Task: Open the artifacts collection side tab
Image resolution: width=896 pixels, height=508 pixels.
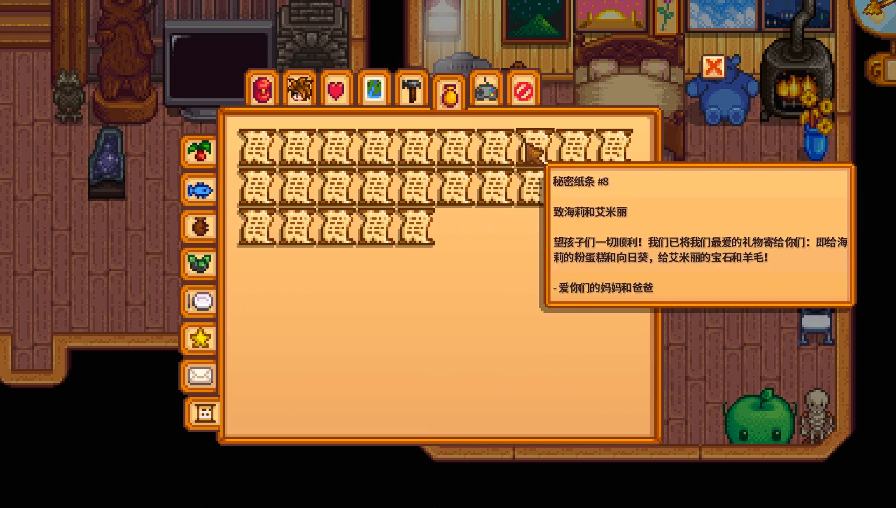Action: [x=200, y=226]
